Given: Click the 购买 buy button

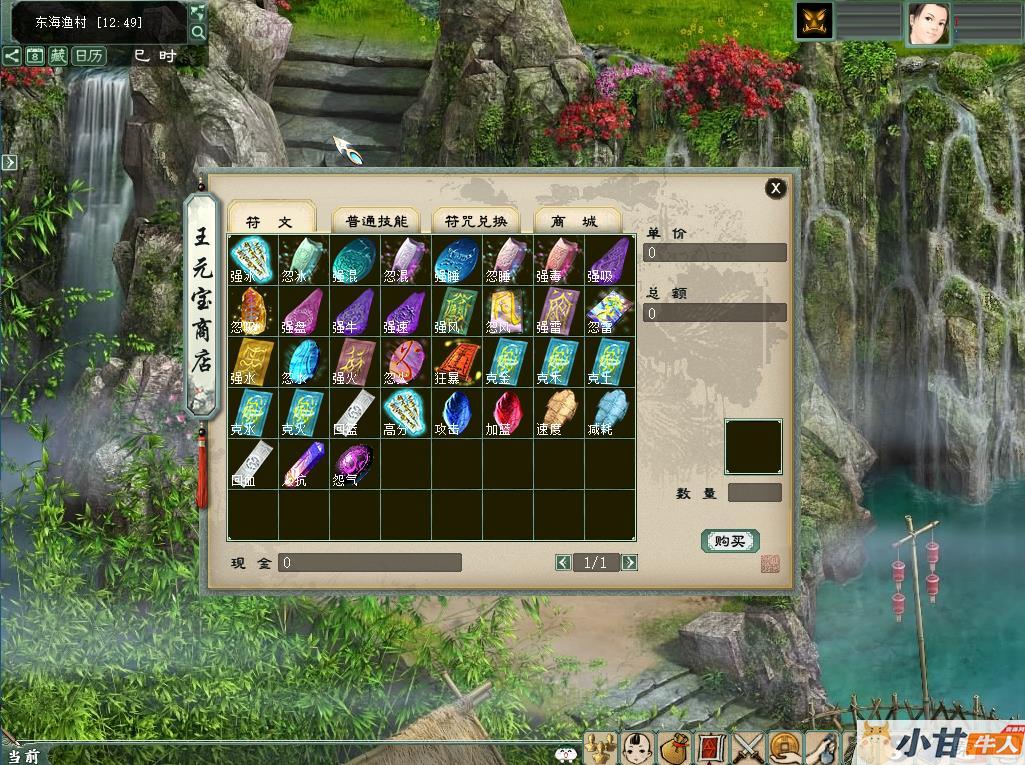Looking at the screenshot, I should [x=730, y=541].
